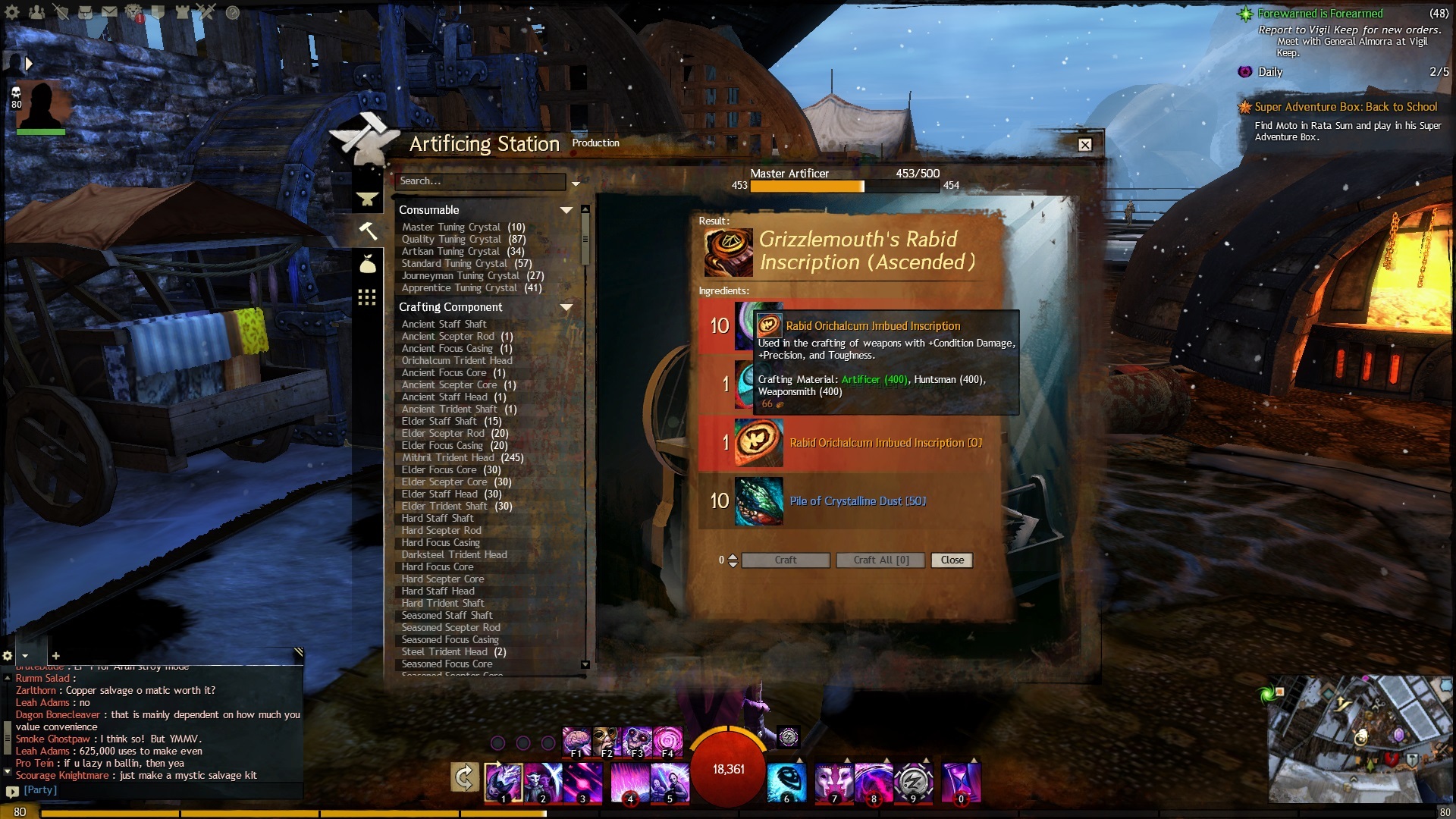Choose Elder Staff Shaft recipe

coord(439,422)
